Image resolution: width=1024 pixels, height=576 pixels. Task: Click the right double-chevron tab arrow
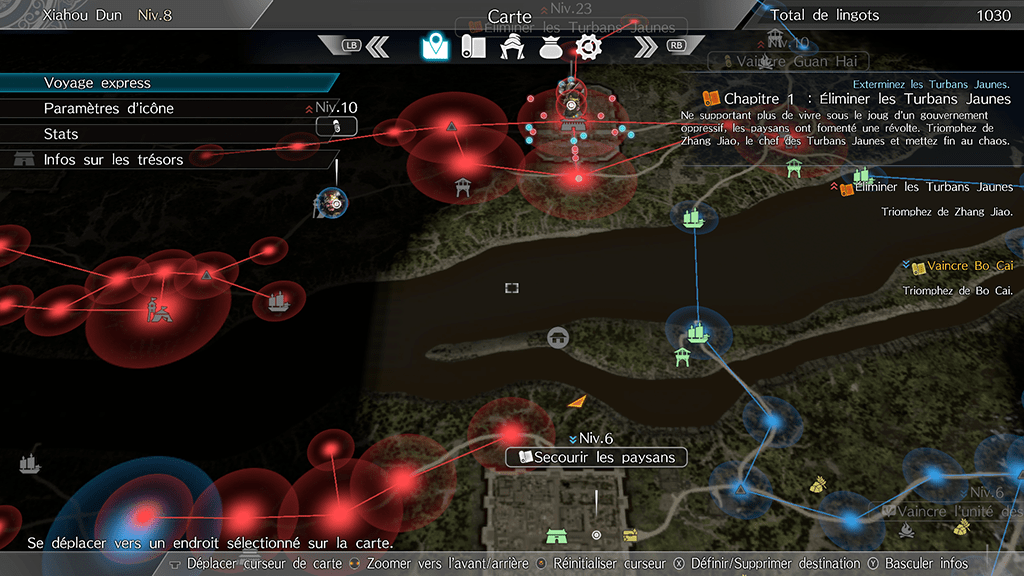(647, 46)
